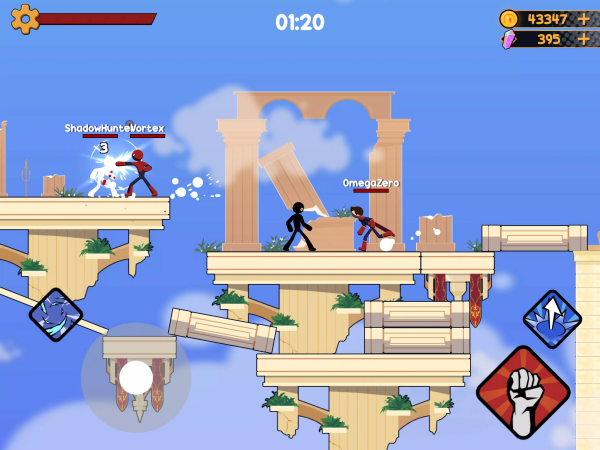
Task: Activate the fist punch attack button
Action: (x=522, y=392)
